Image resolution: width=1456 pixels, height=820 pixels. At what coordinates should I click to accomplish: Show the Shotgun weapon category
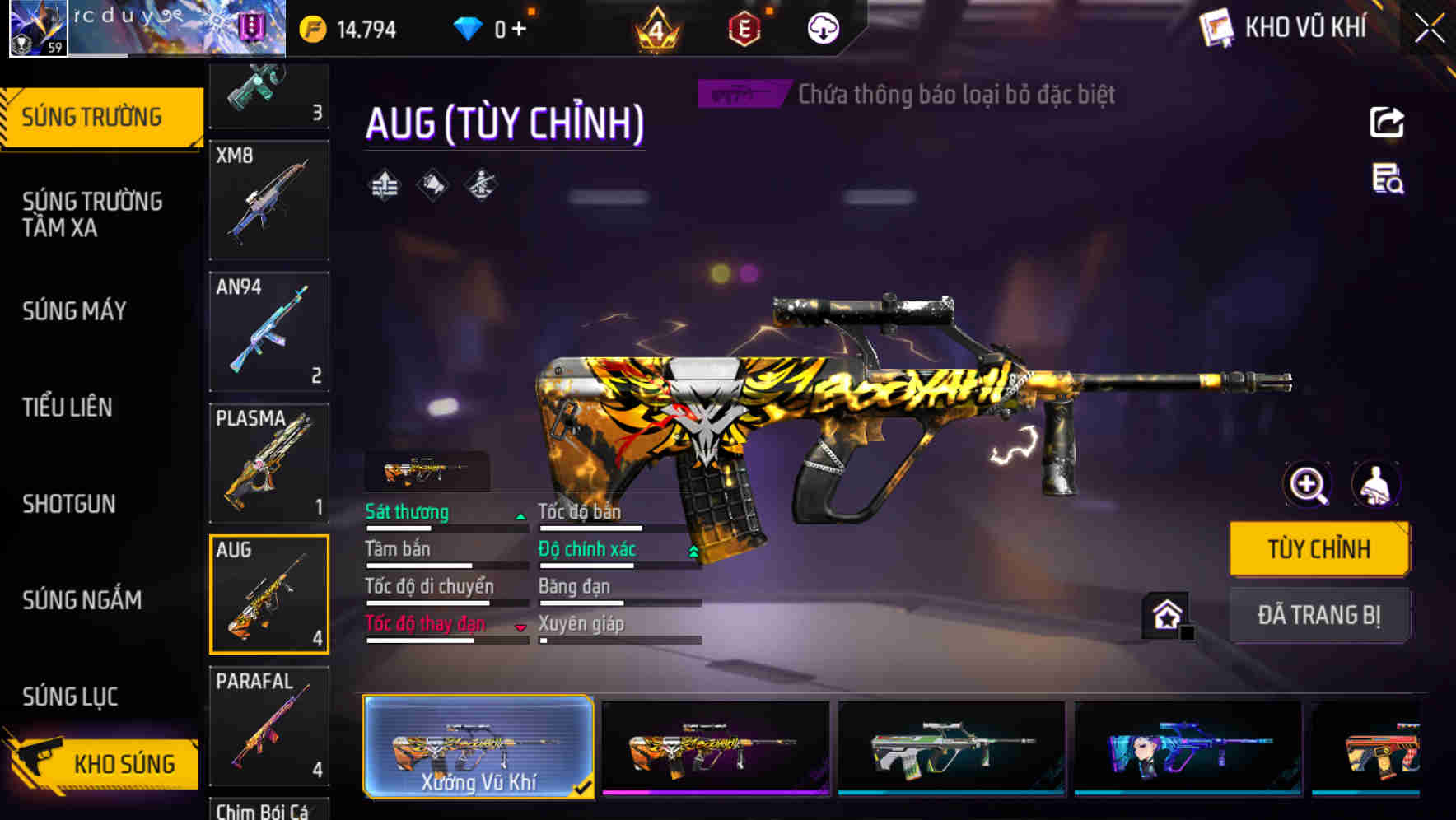69,504
